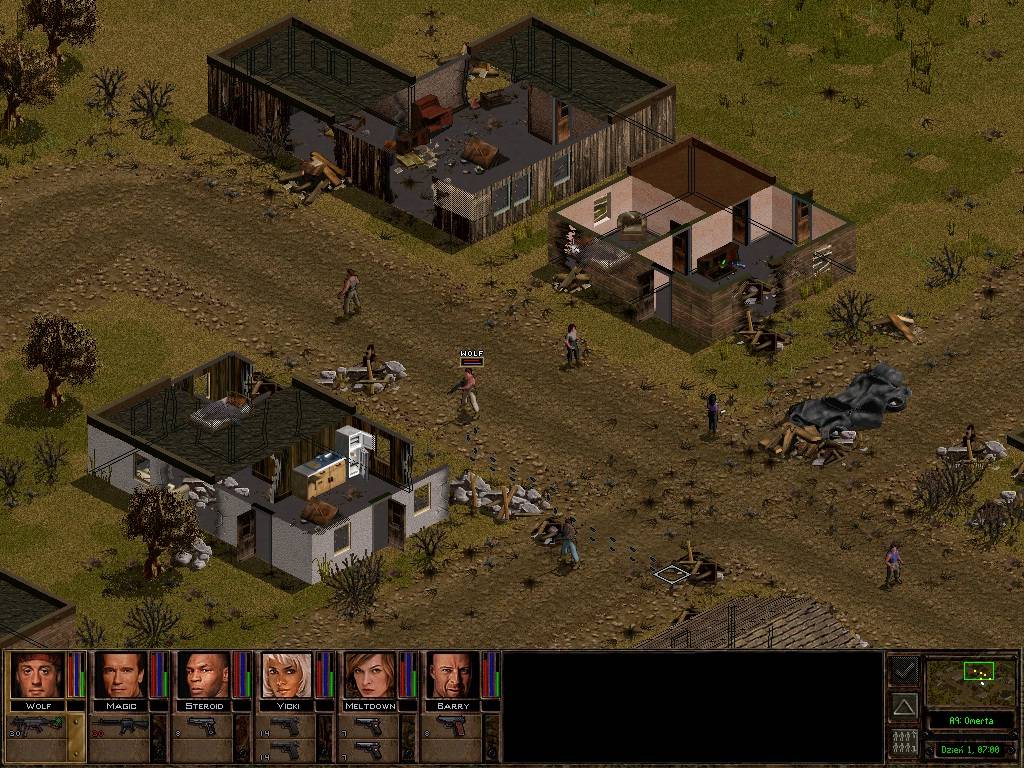Choose Barry's portrait
Image resolution: width=1024 pixels, height=768 pixels.
(452, 675)
